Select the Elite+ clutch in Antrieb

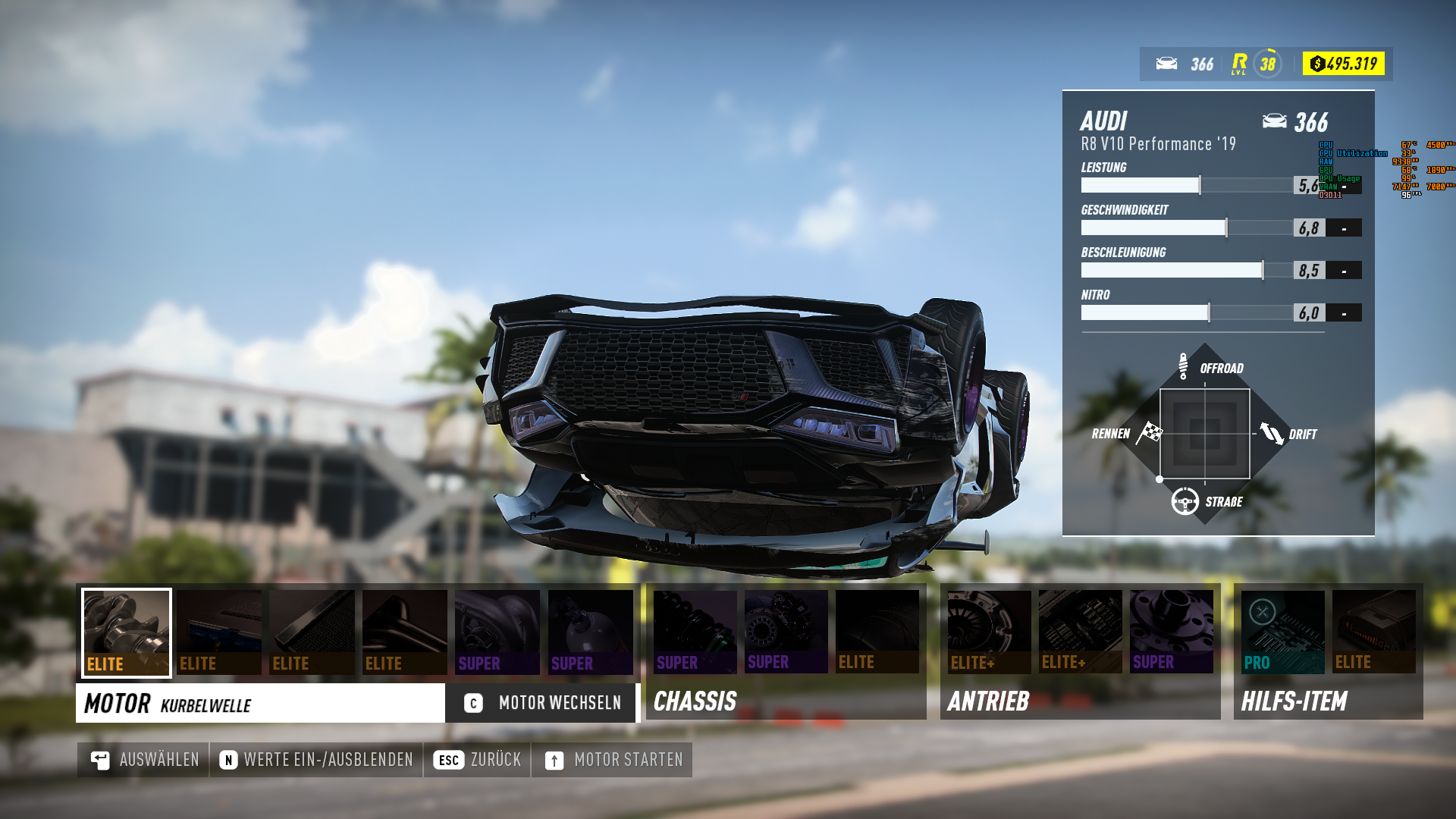pyautogui.click(x=988, y=632)
